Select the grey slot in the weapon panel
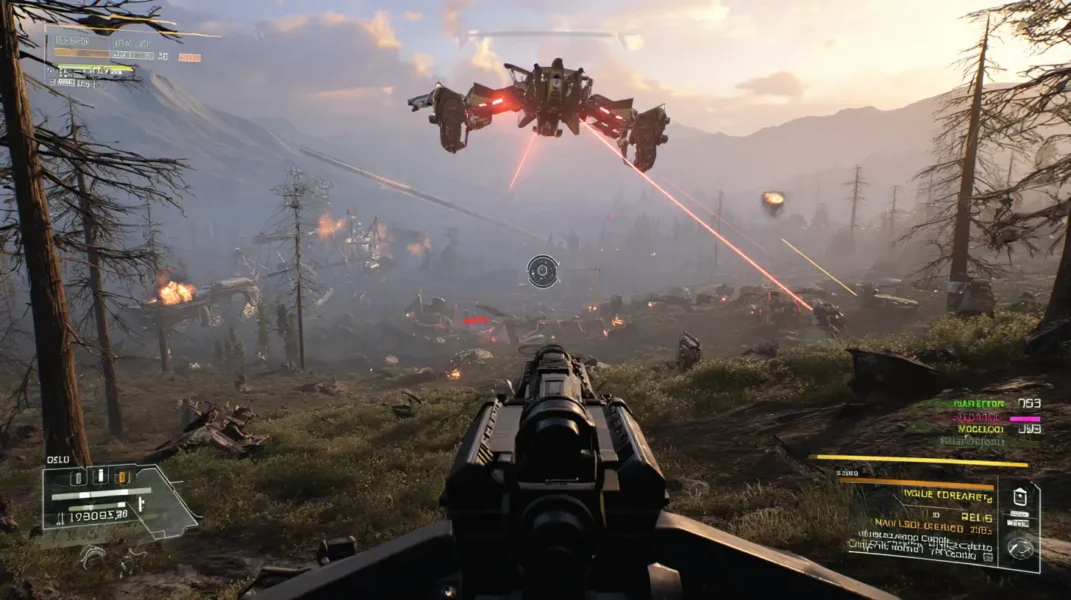This screenshot has height=600, width=1071. pyautogui.click(x=76, y=477)
